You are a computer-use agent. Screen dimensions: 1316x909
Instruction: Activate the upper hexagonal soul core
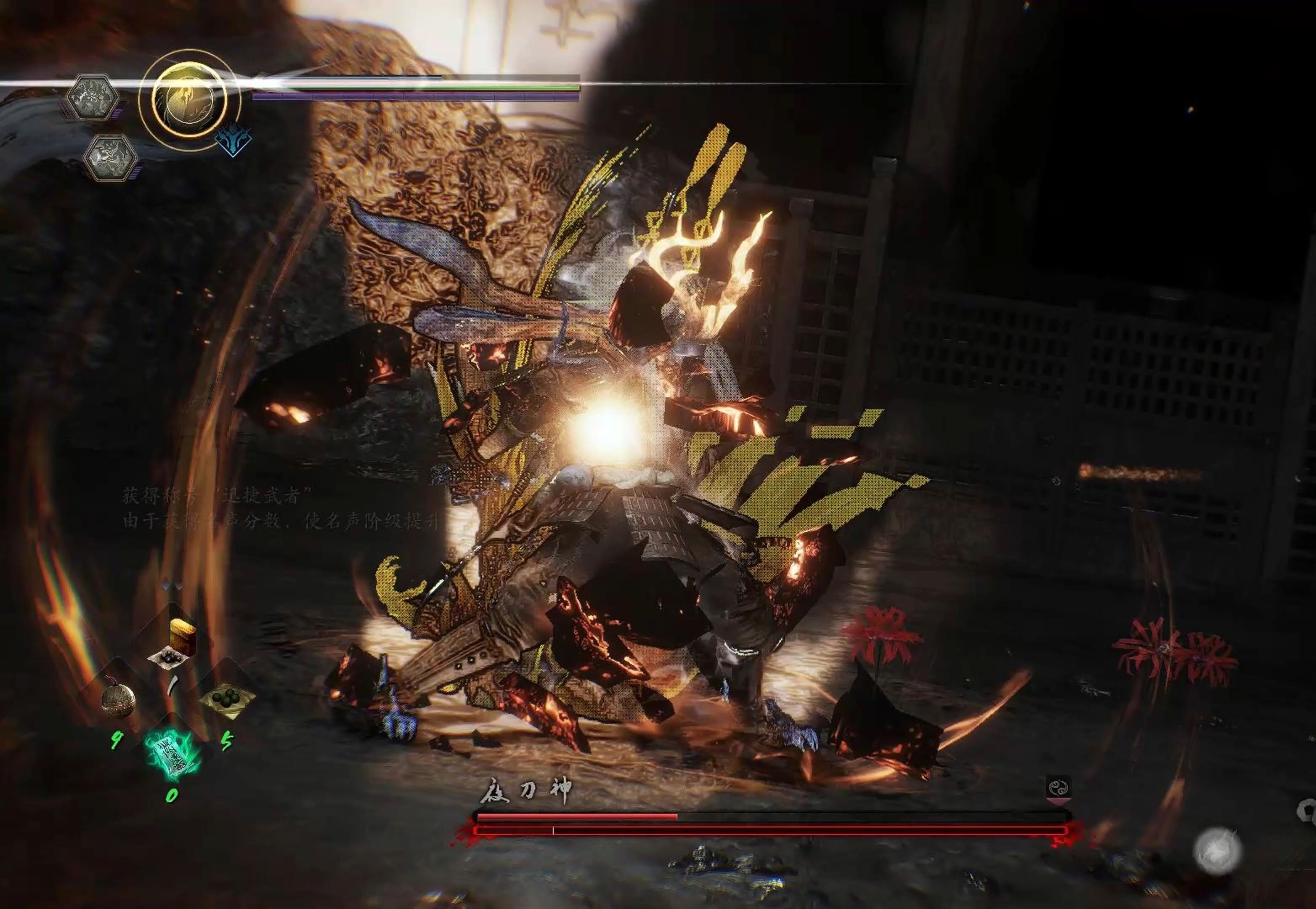tap(92, 98)
